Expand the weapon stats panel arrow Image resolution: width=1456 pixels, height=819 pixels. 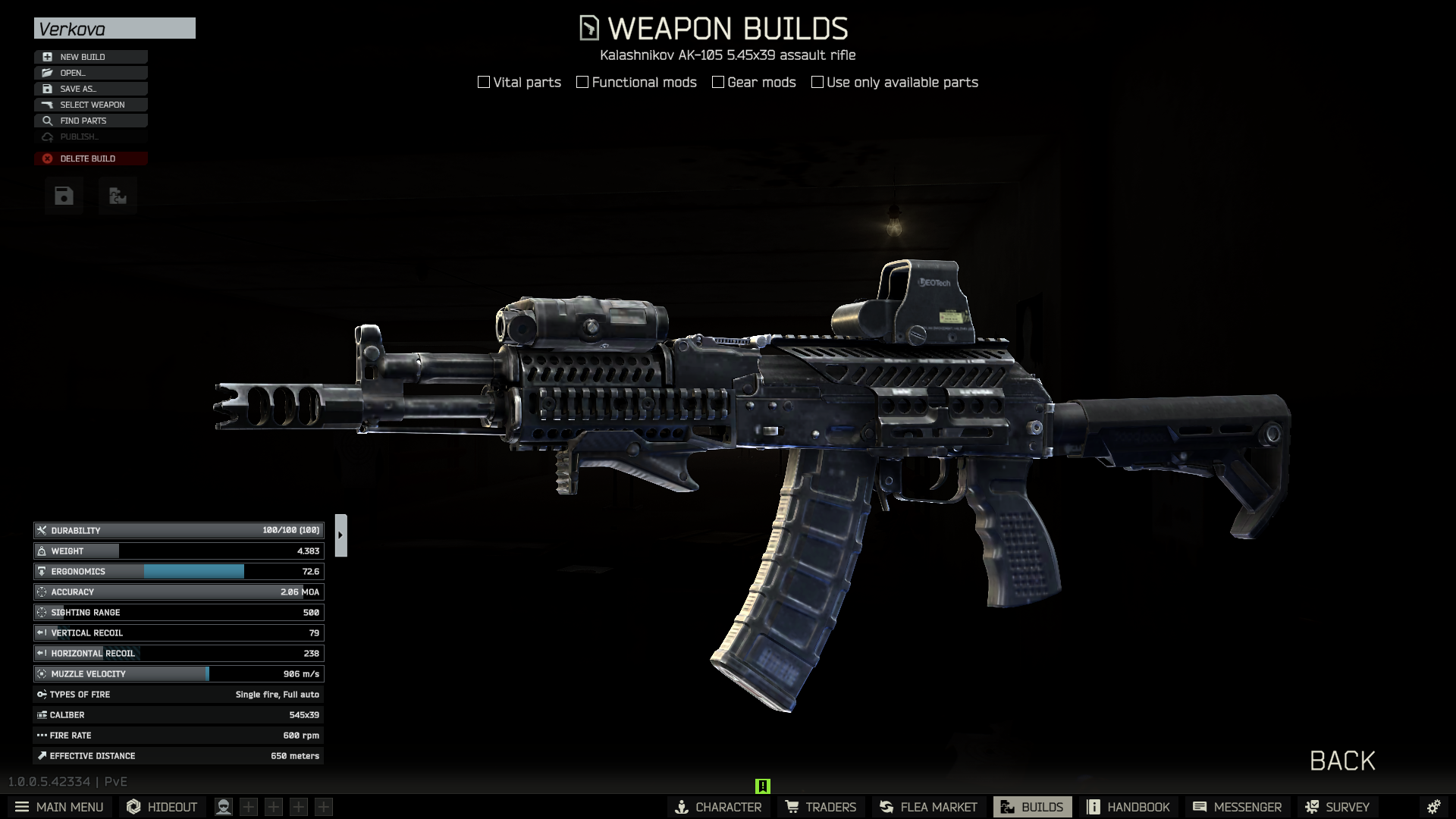click(340, 535)
